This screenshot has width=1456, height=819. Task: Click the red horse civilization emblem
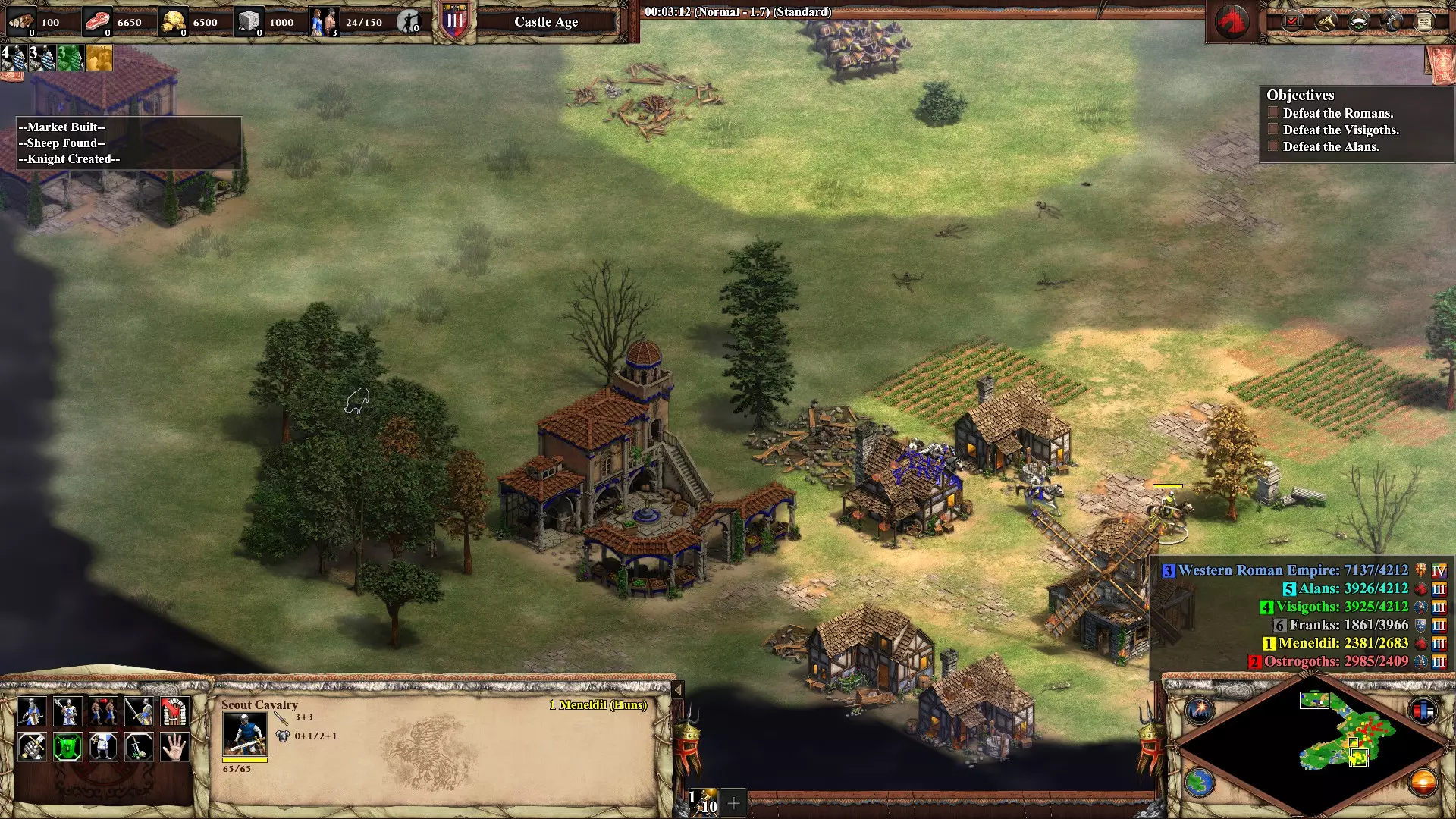pos(1233,21)
